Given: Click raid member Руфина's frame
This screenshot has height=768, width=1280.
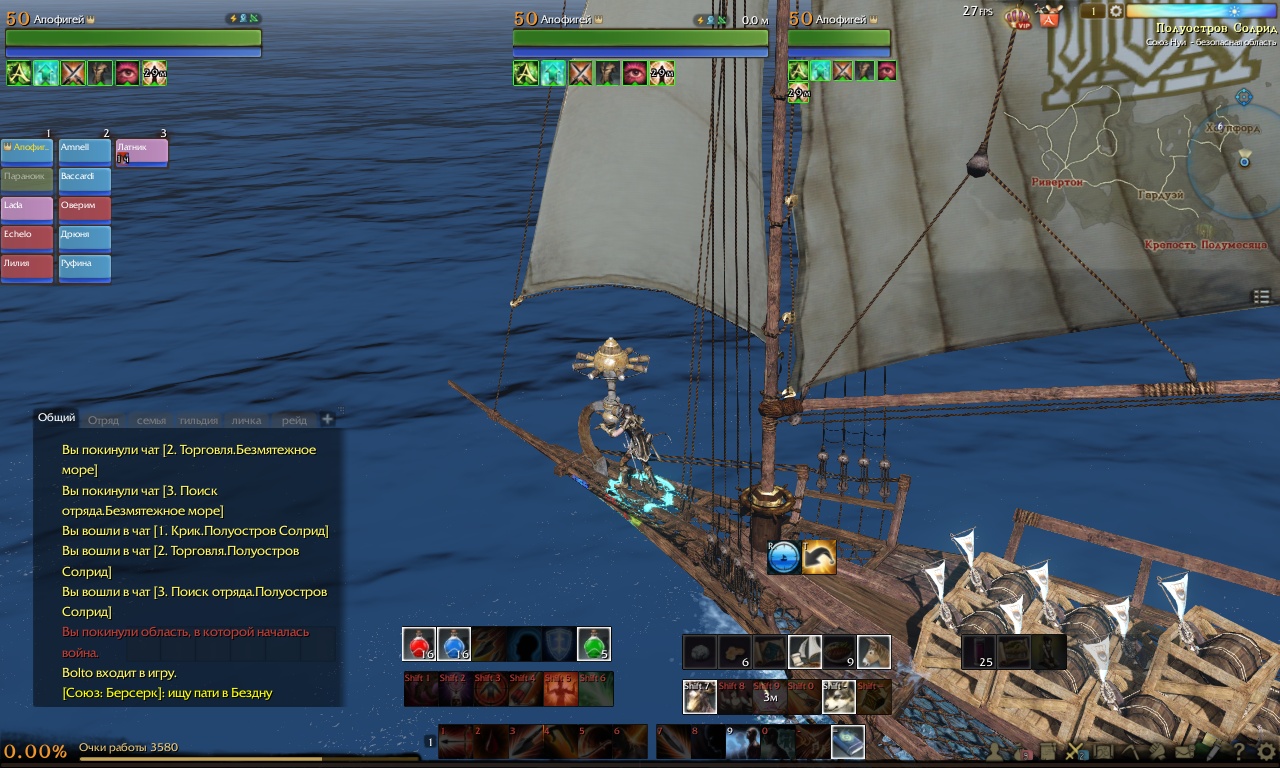Looking at the screenshot, I should pyautogui.click(x=84, y=268).
